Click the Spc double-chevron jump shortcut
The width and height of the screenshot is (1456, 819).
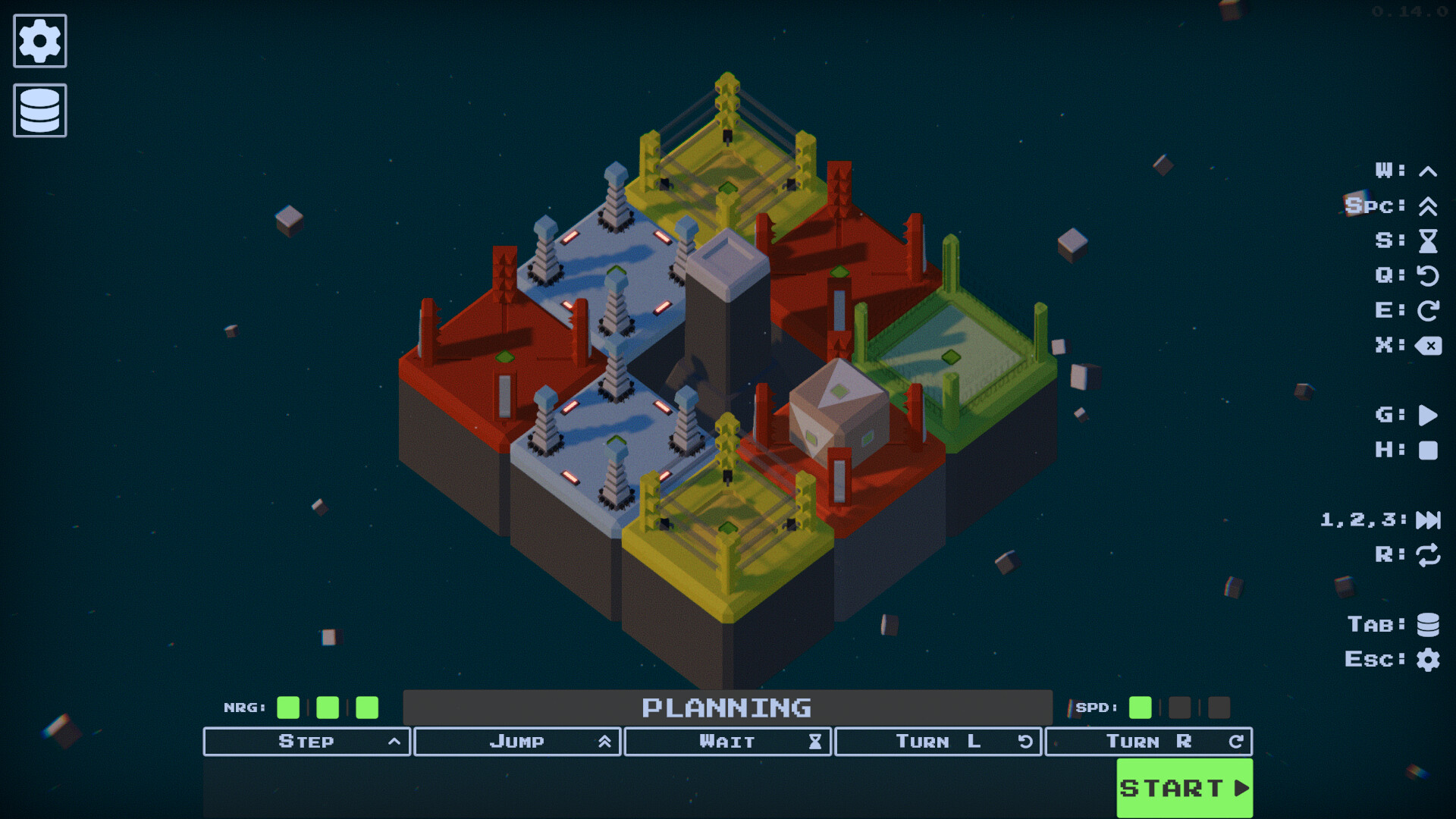click(x=1426, y=206)
